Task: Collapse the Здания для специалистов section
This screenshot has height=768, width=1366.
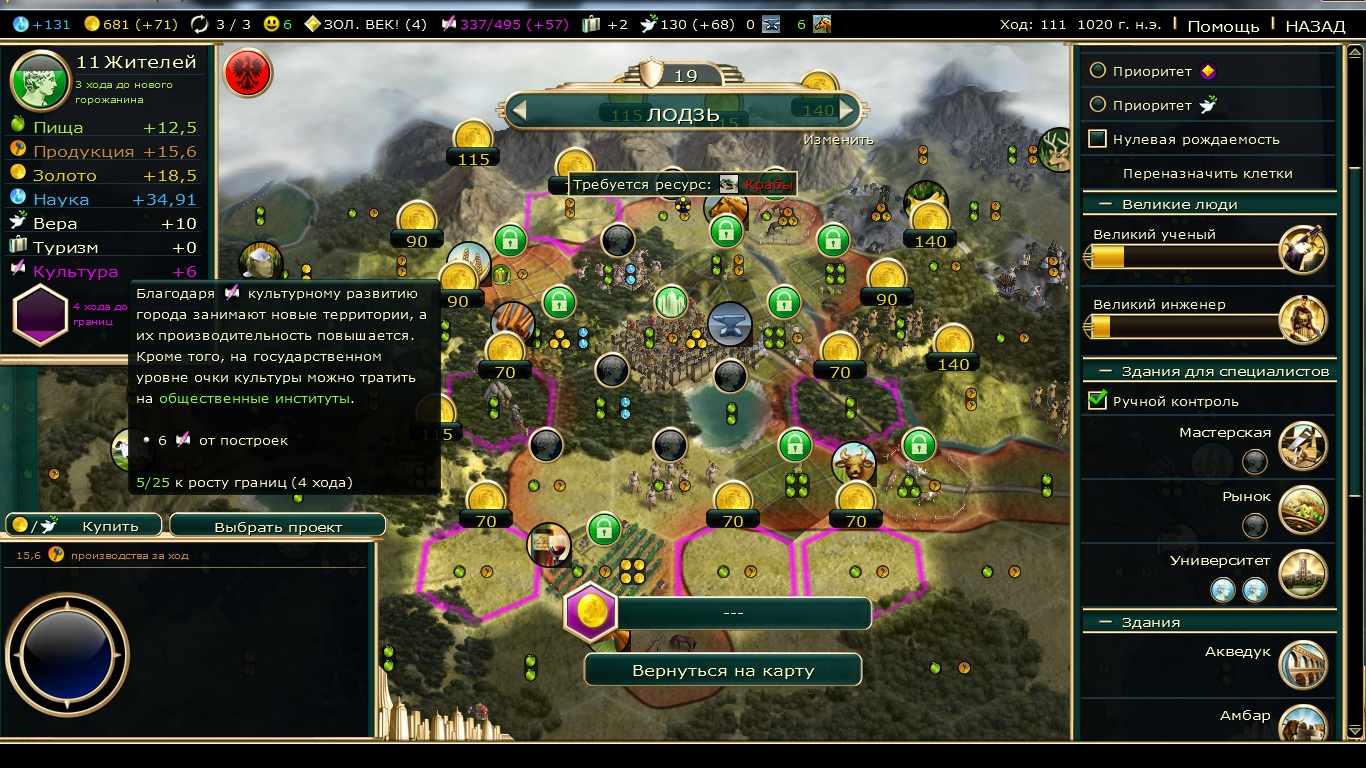Action: pyautogui.click(x=1106, y=371)
